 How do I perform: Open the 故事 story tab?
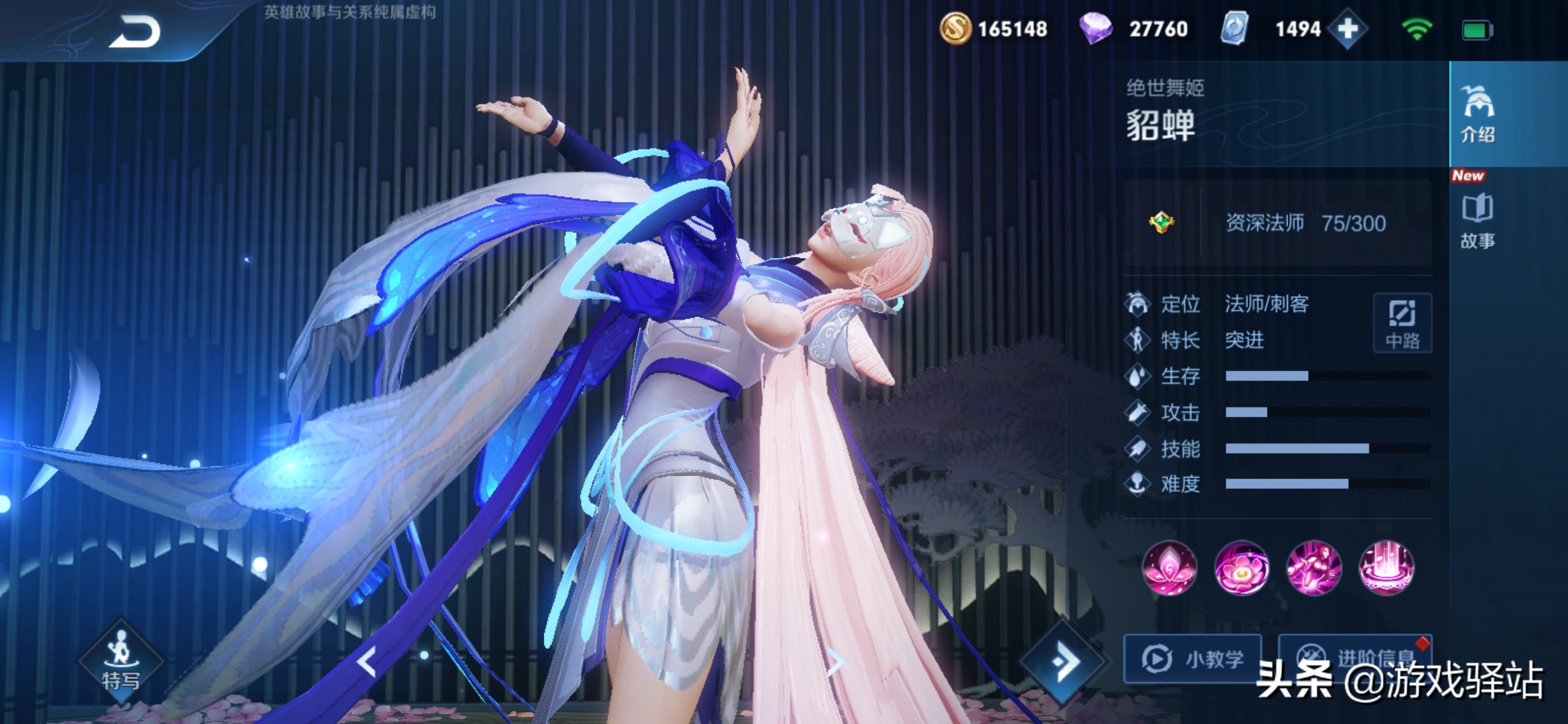[1478, 220]
